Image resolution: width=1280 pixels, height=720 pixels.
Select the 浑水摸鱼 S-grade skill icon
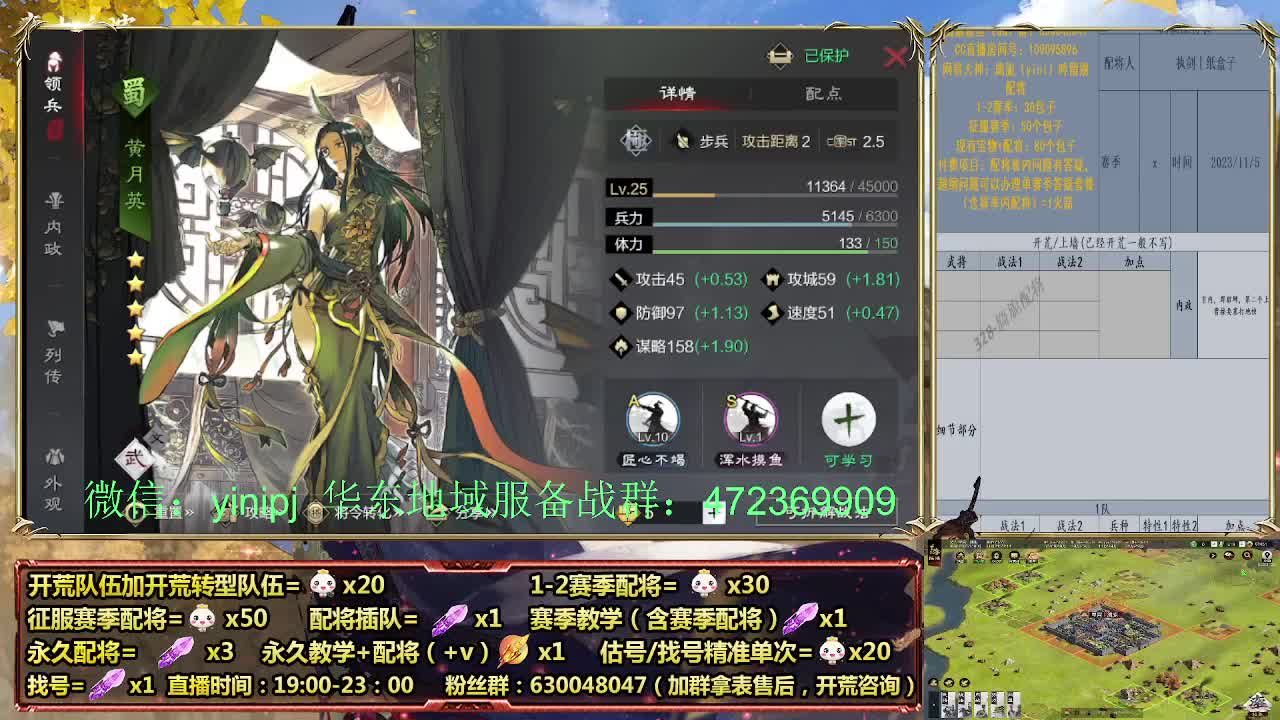(750, 420)
